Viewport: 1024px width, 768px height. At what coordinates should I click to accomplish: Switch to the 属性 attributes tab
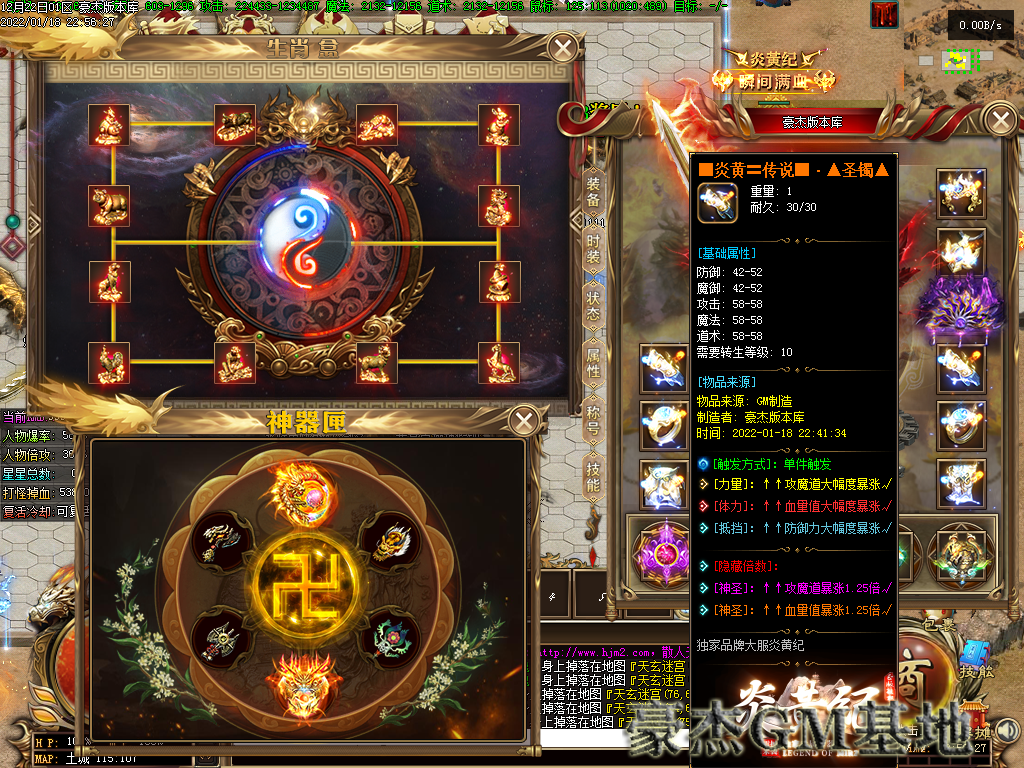[x=593, y=363]
